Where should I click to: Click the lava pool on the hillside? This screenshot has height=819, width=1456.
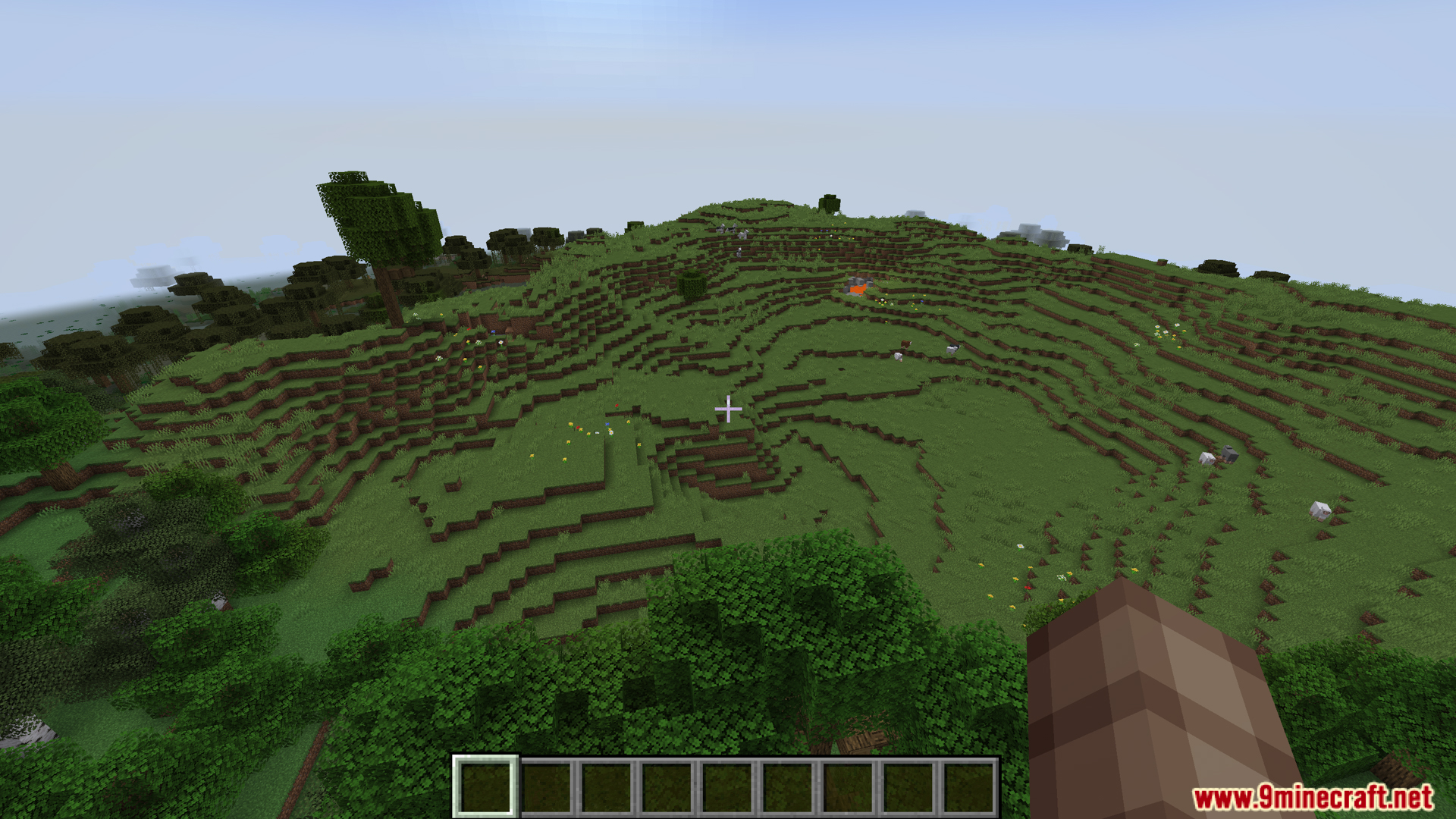click(x=857, y=287)
